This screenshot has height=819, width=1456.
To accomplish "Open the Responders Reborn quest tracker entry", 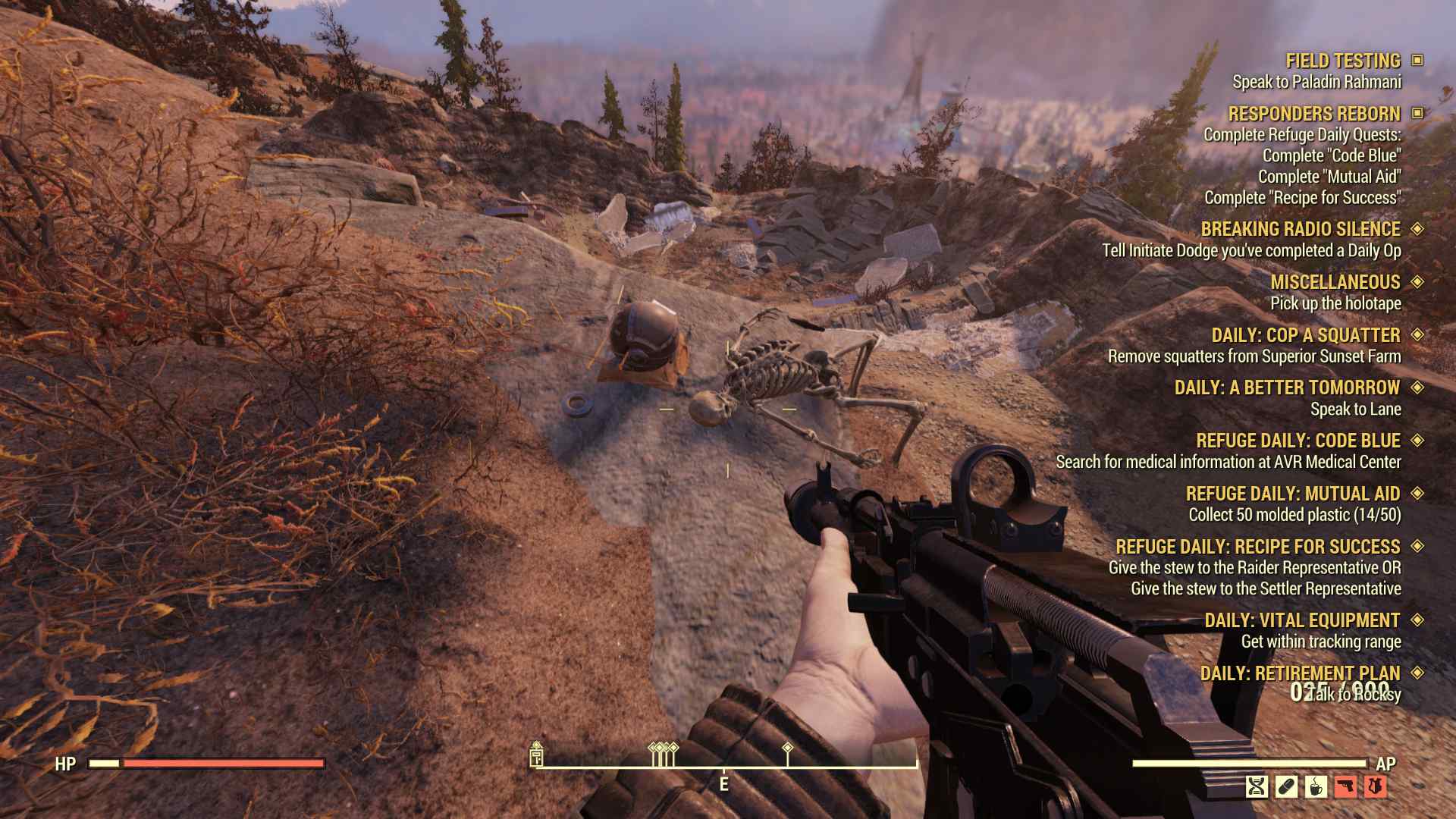I will tap(1313, 114).
